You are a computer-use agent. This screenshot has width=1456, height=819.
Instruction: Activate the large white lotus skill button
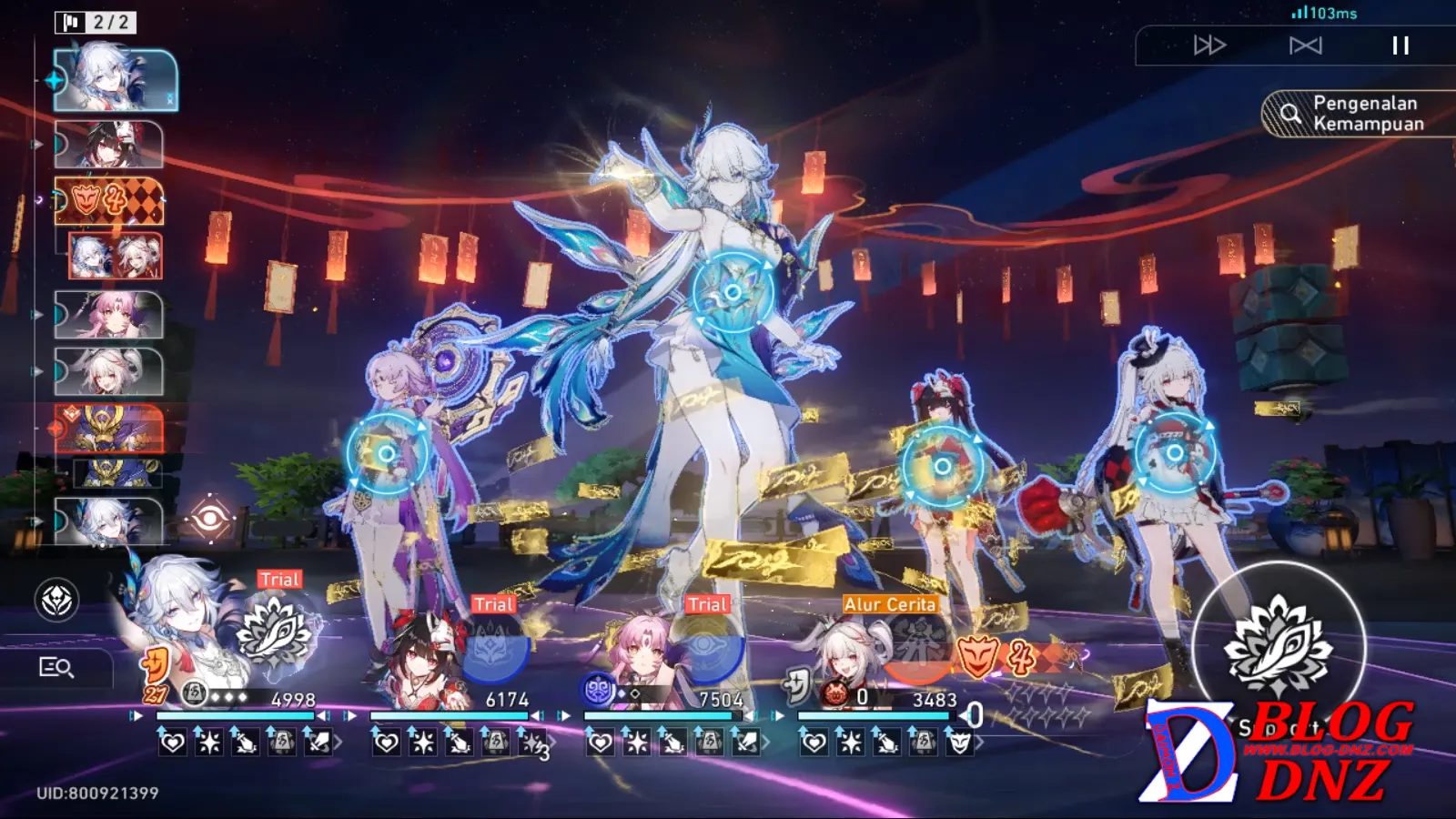(1278, 646)
